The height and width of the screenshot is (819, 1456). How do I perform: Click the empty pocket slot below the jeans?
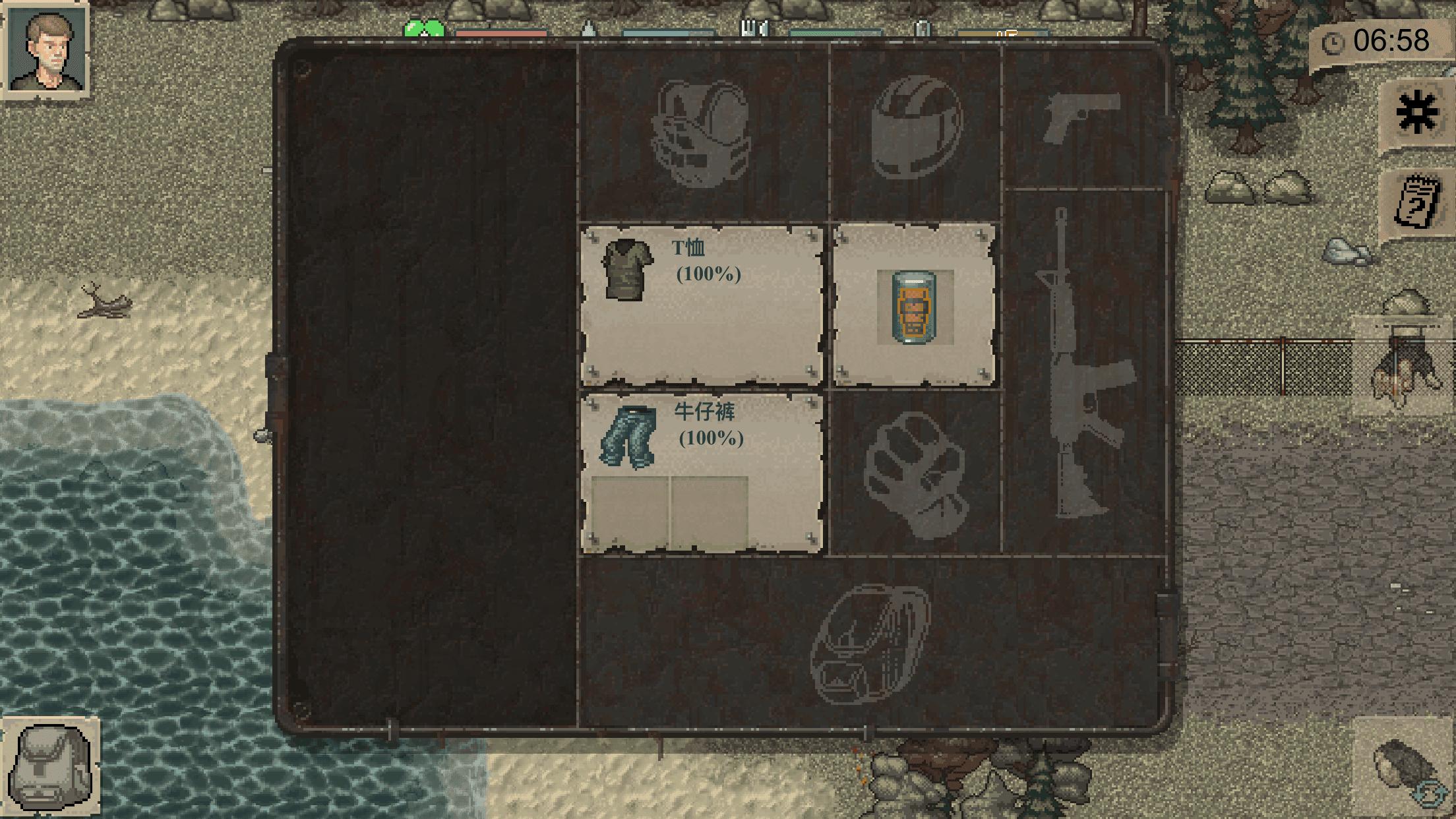[709, 511]
